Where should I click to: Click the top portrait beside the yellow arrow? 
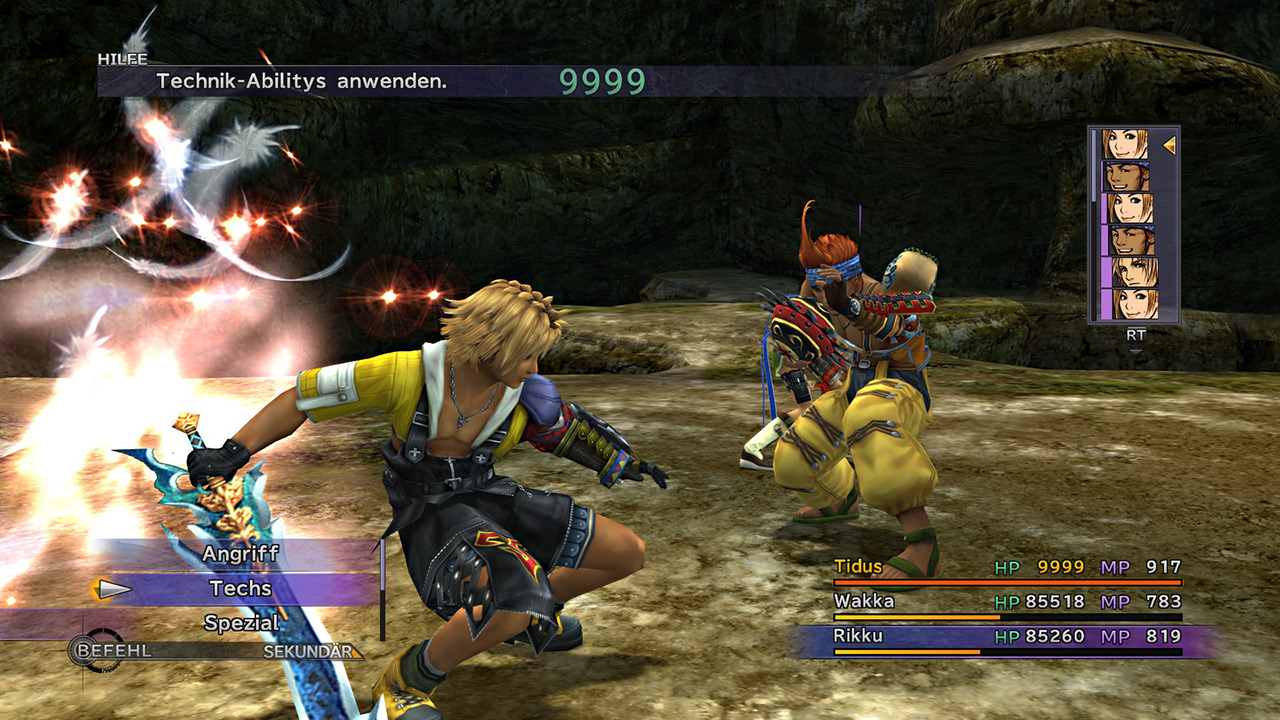pos(1126,144)
